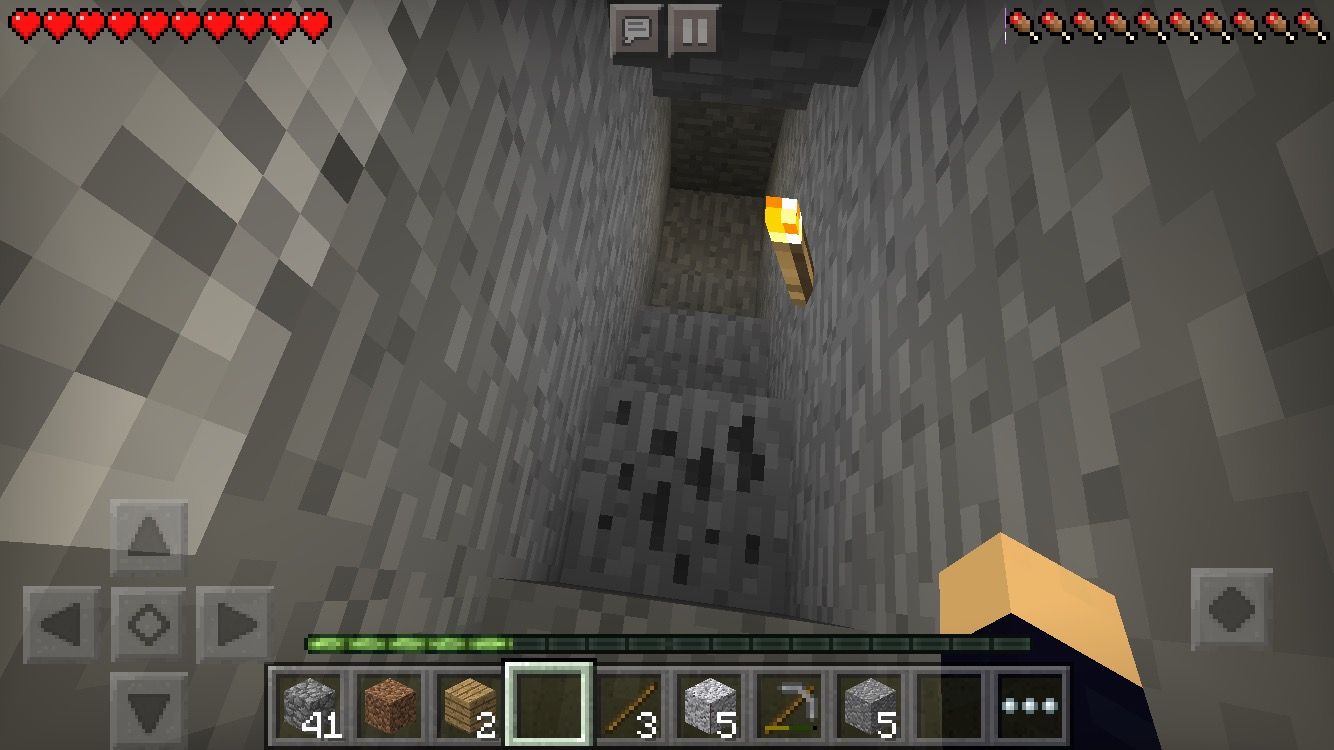1334x750 pixels.
Task: Toggle sneak with the center D-pad button
Action: coord(147,621)
